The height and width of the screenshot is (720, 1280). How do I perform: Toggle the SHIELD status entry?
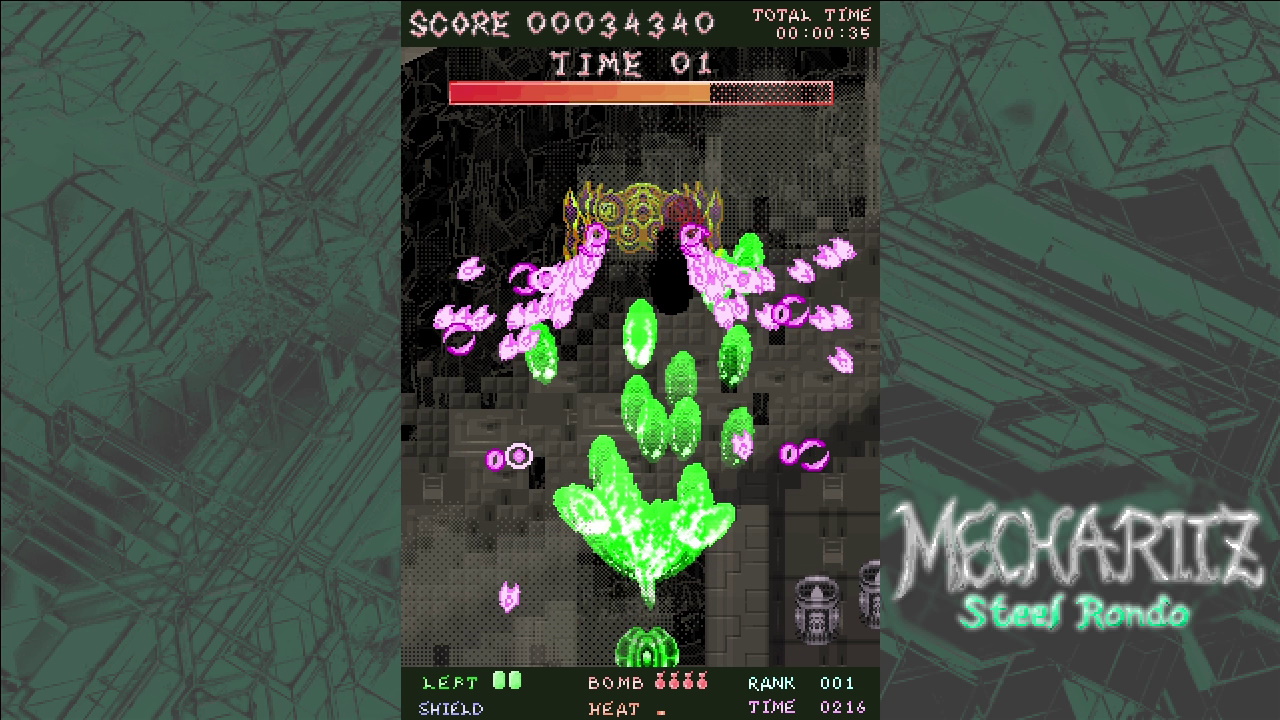click(x=452, y=709)
